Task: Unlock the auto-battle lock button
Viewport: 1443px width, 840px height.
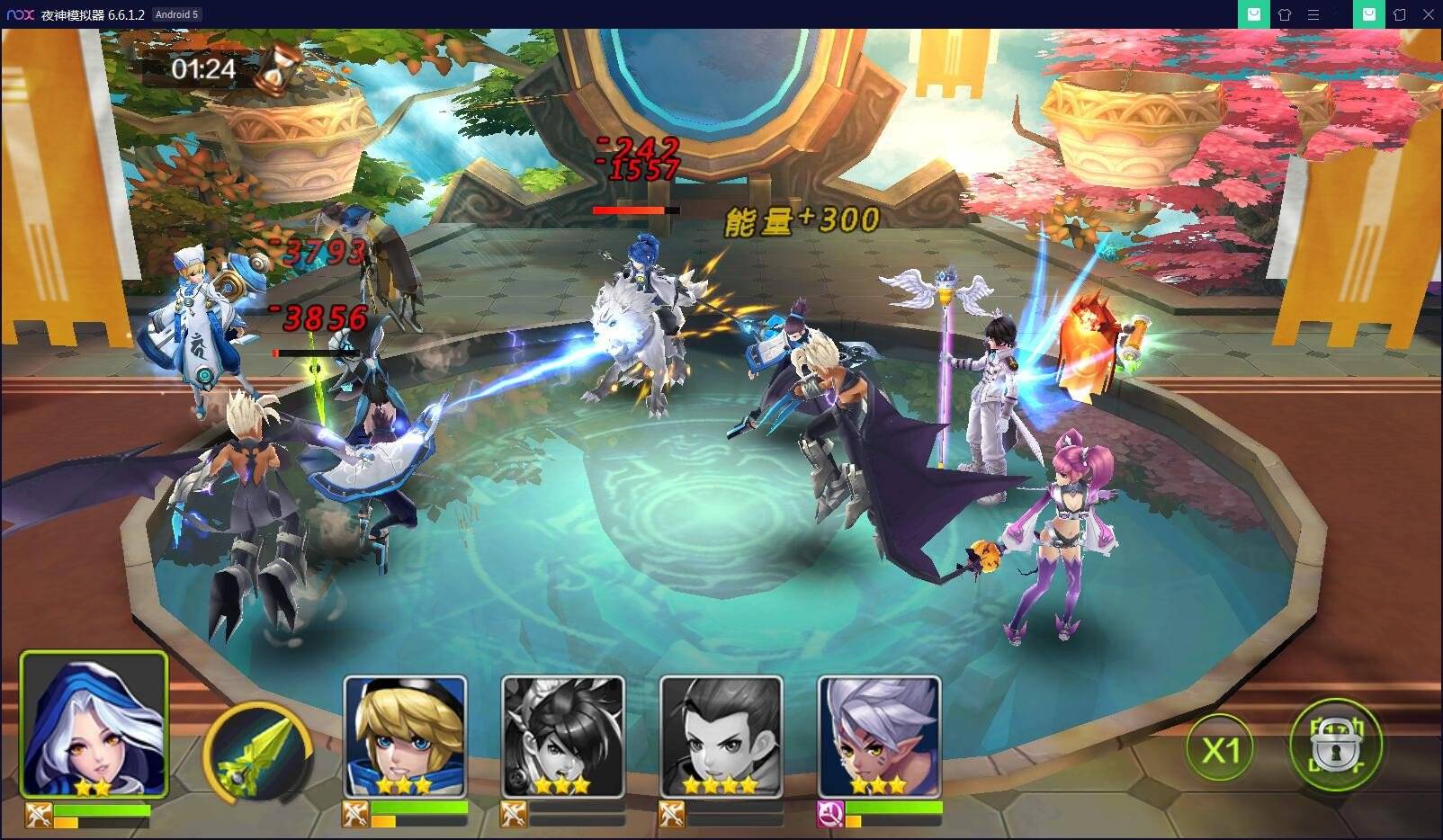Action: coord(1335,745)
